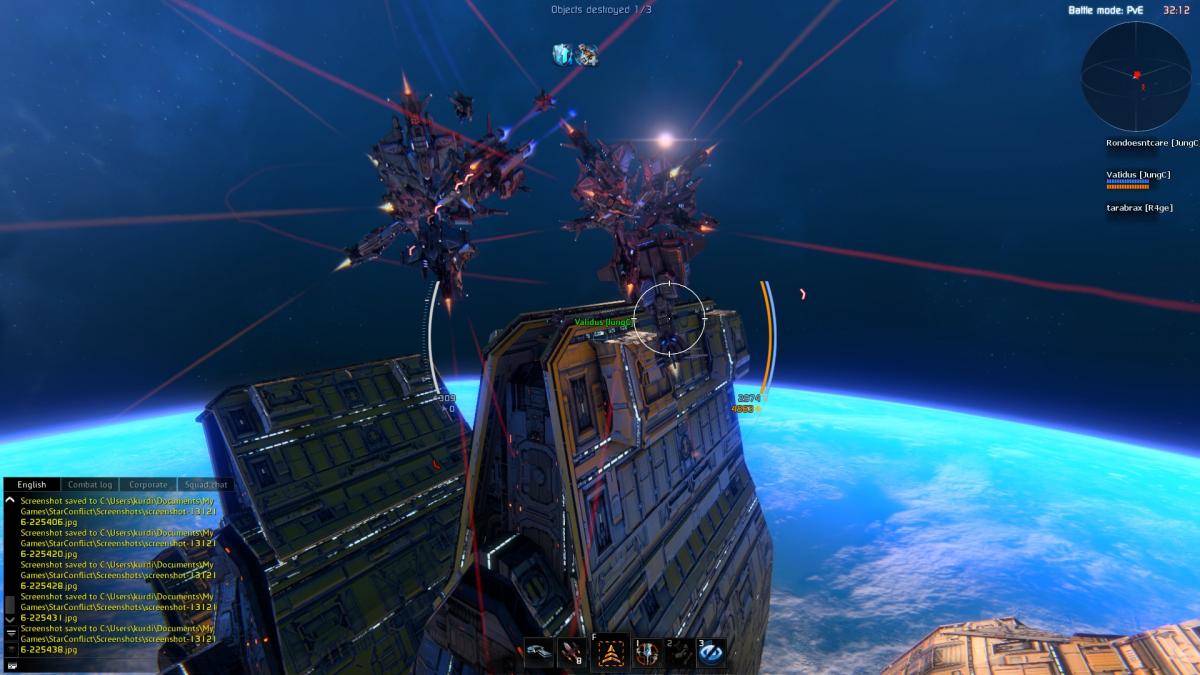Click the chat scroll-down arrow

11,619
